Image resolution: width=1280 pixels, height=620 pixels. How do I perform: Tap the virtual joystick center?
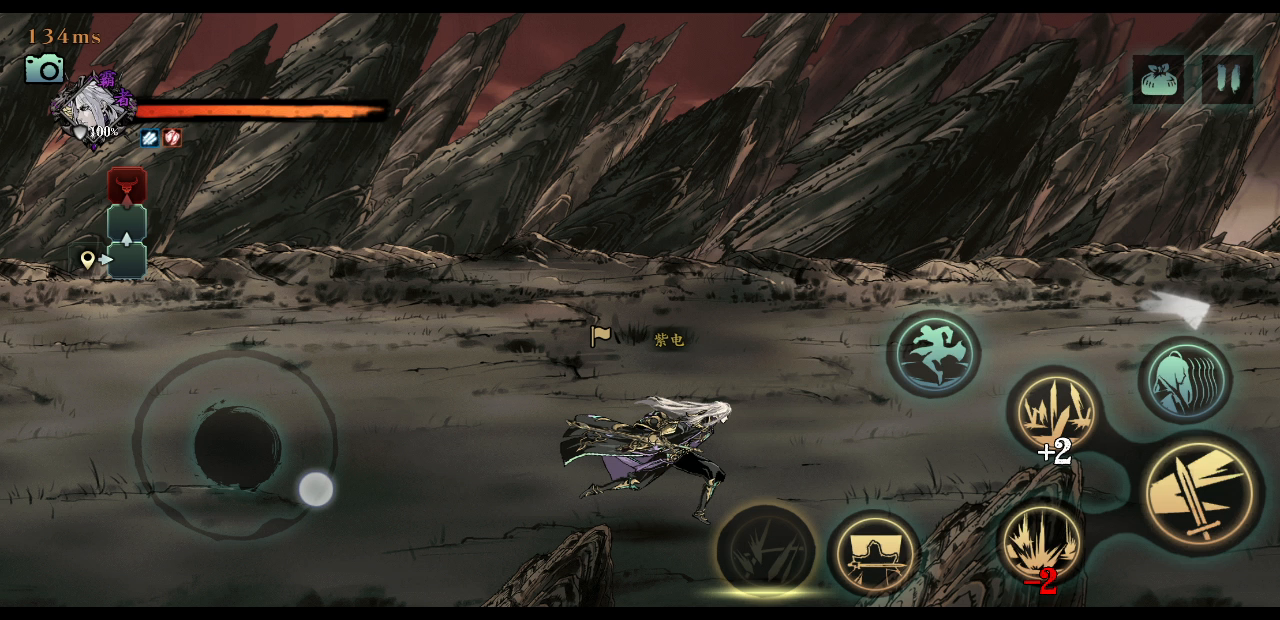pos(237,445)
